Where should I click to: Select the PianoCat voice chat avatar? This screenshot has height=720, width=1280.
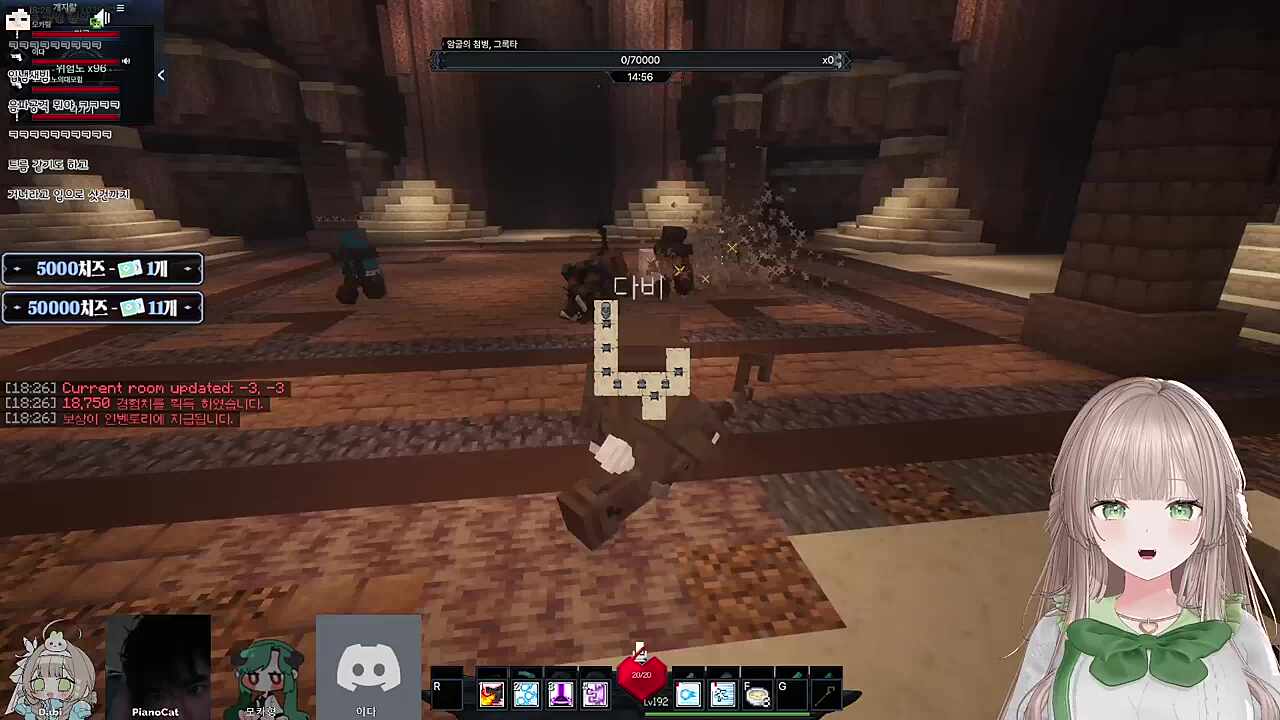157,665
